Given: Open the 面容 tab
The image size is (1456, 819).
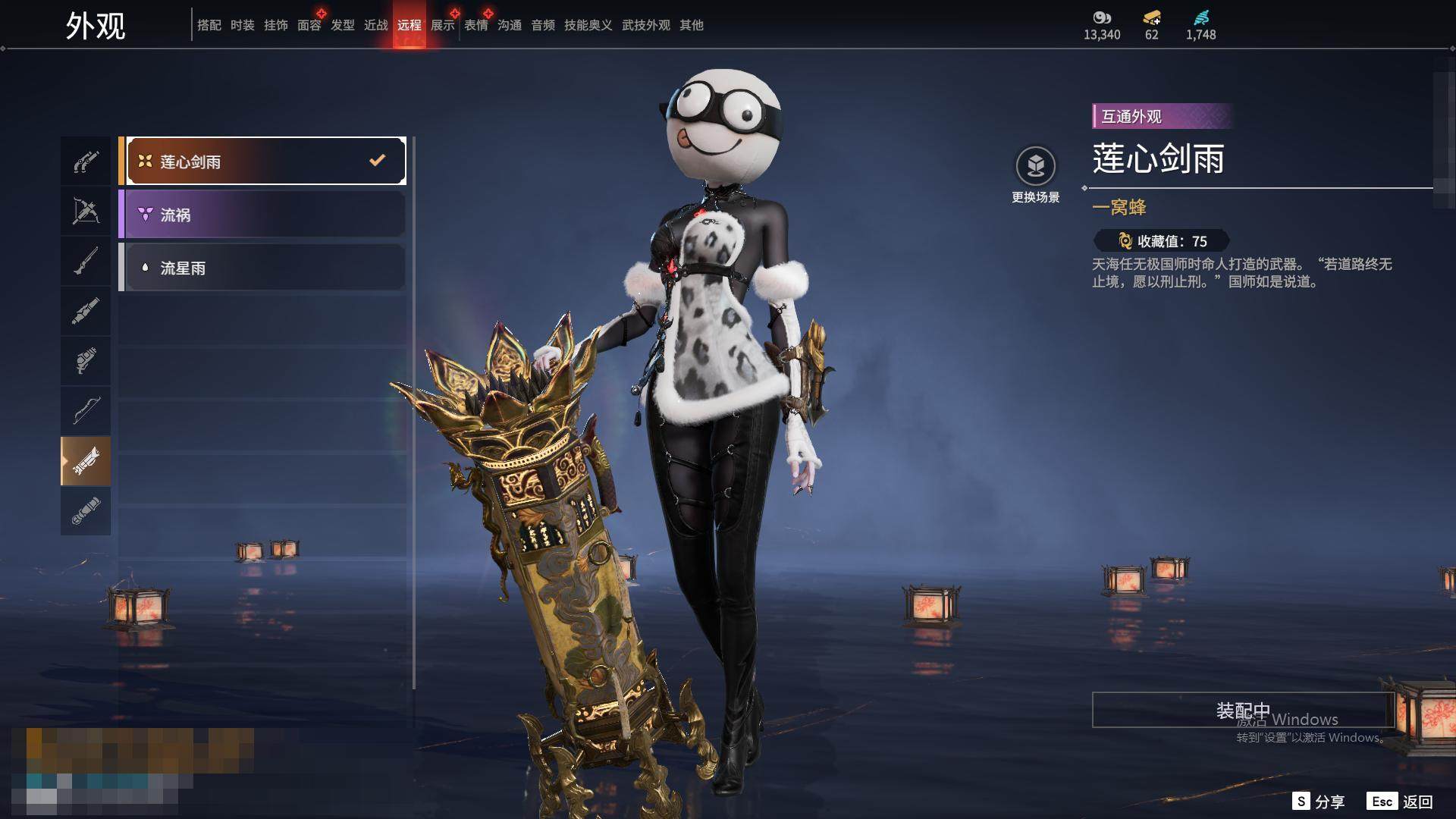Looking at the screenshot, I should click(309, 25).
